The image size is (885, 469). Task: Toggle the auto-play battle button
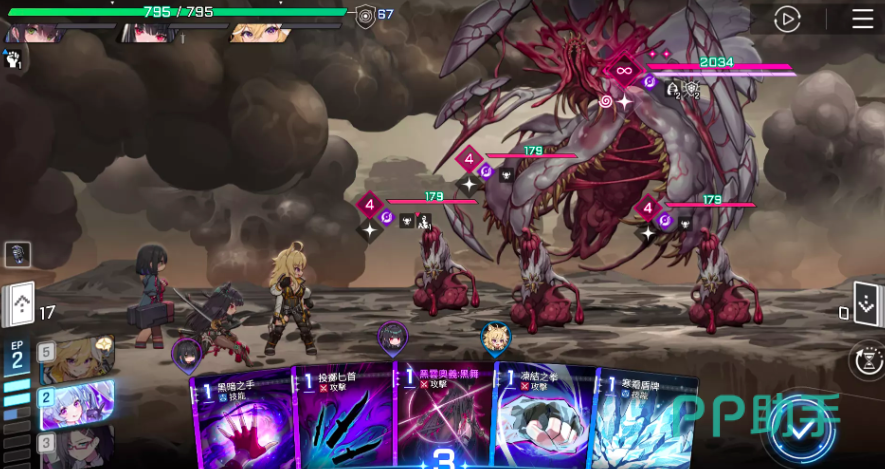click(788, 19)
